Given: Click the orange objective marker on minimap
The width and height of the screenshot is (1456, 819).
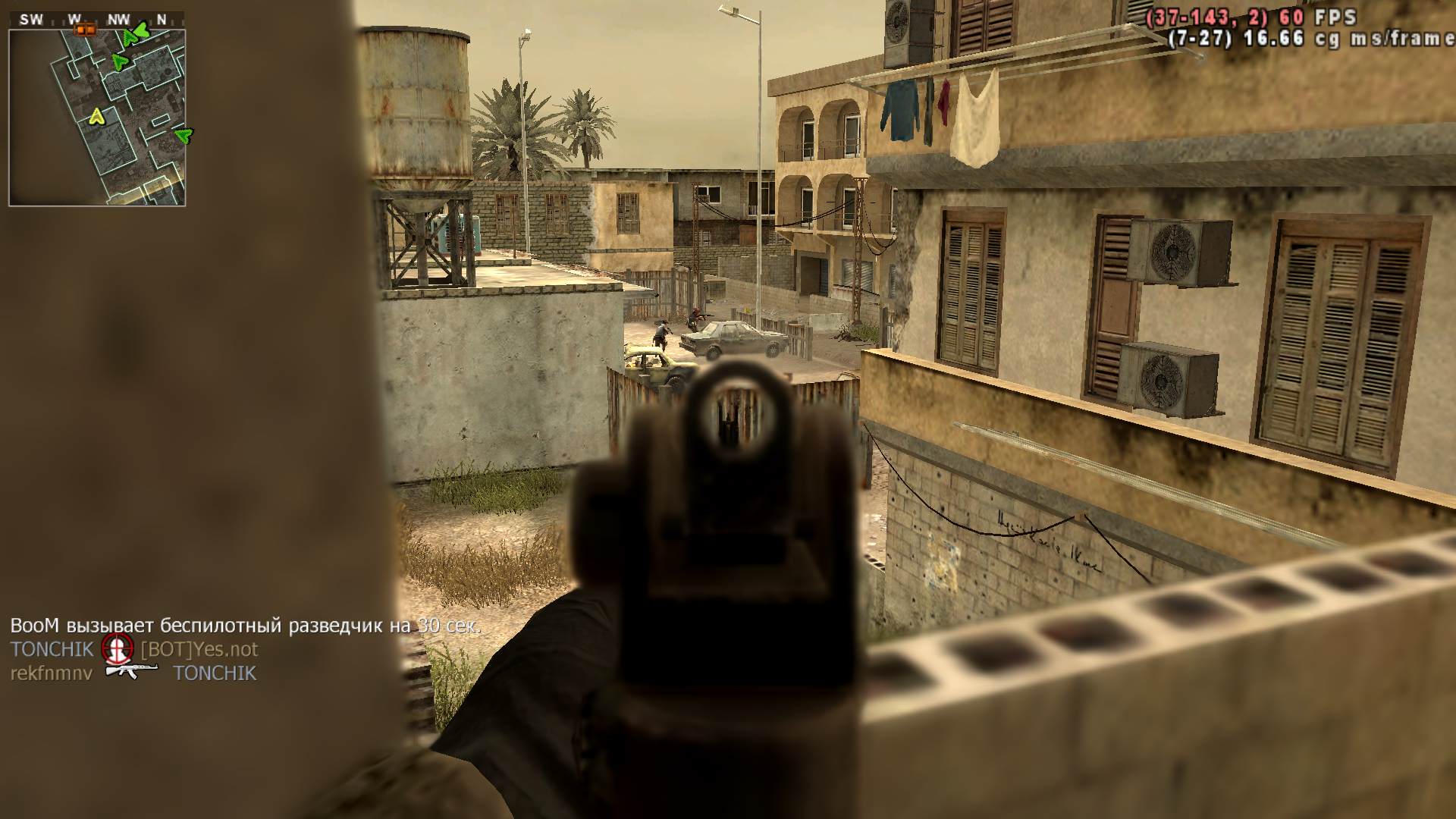Looking at the screenshot, I should 84,30.
